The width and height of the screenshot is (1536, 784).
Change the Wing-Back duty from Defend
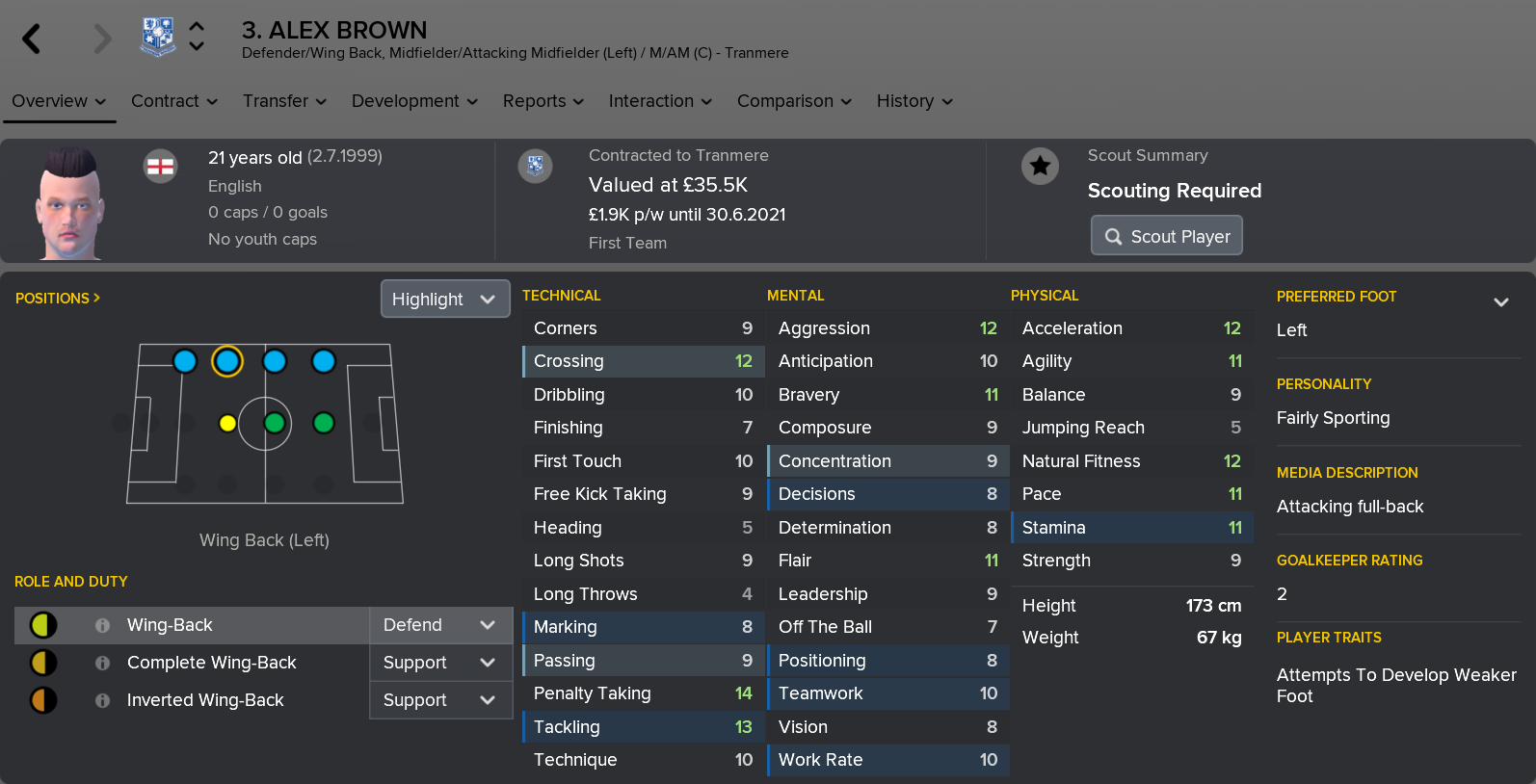click(x=439, y=625)
